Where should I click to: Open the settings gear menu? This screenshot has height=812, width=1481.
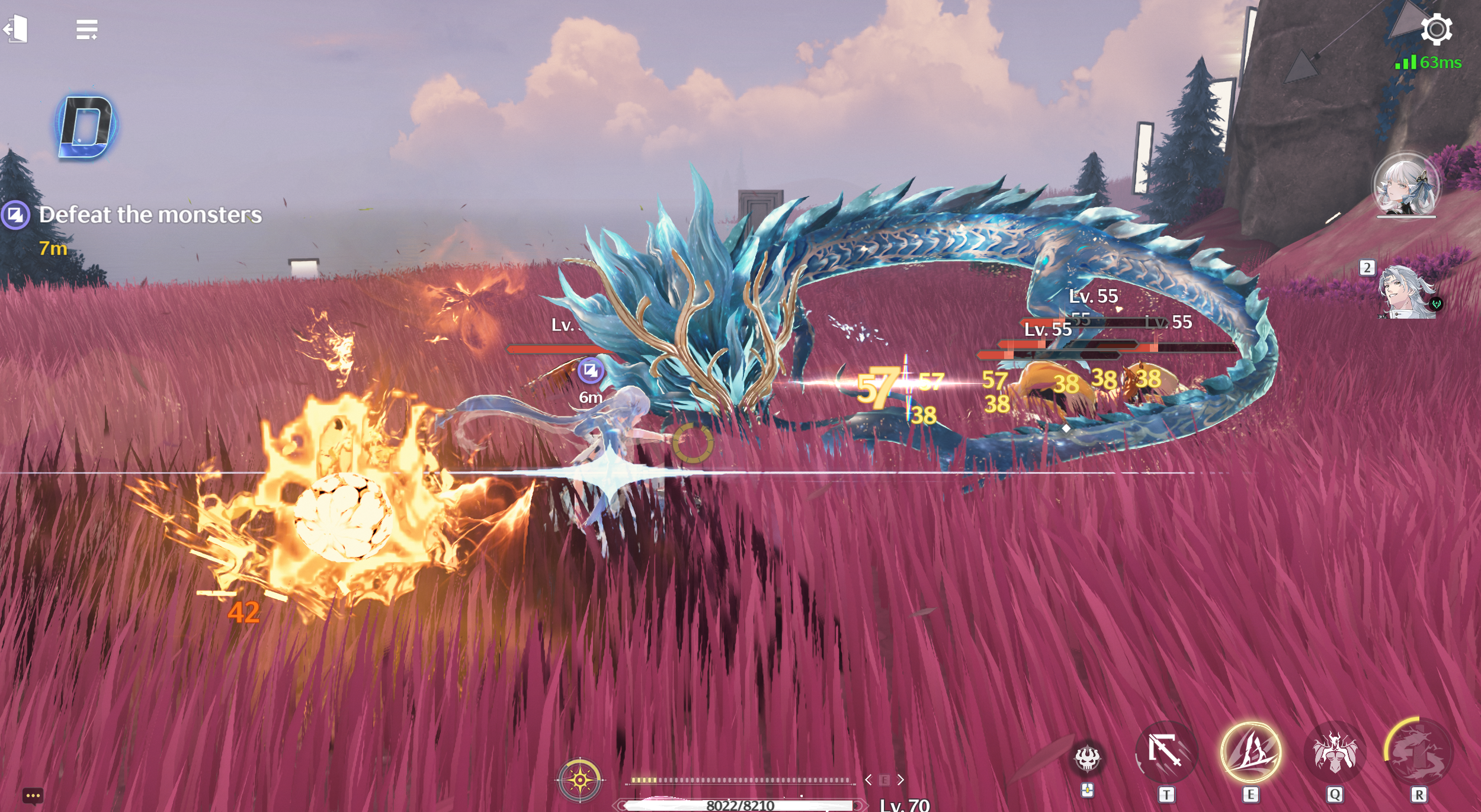tap(1436, 30)
